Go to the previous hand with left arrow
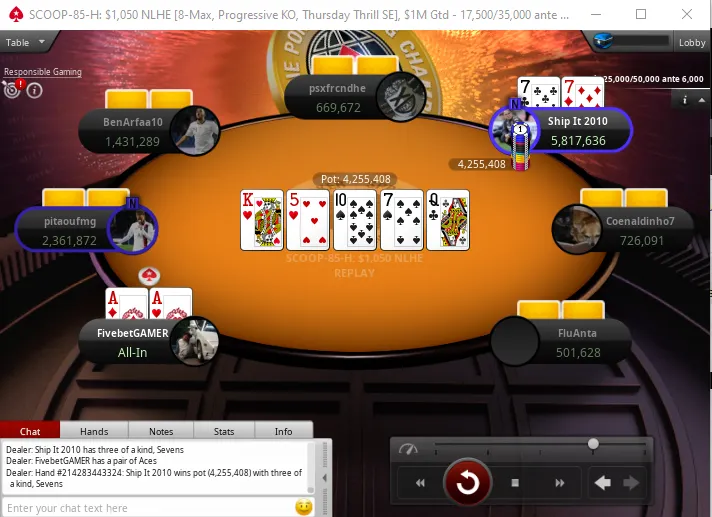Image resolution: width=712 pixels, height=517 pixels. tap(603, 484)
